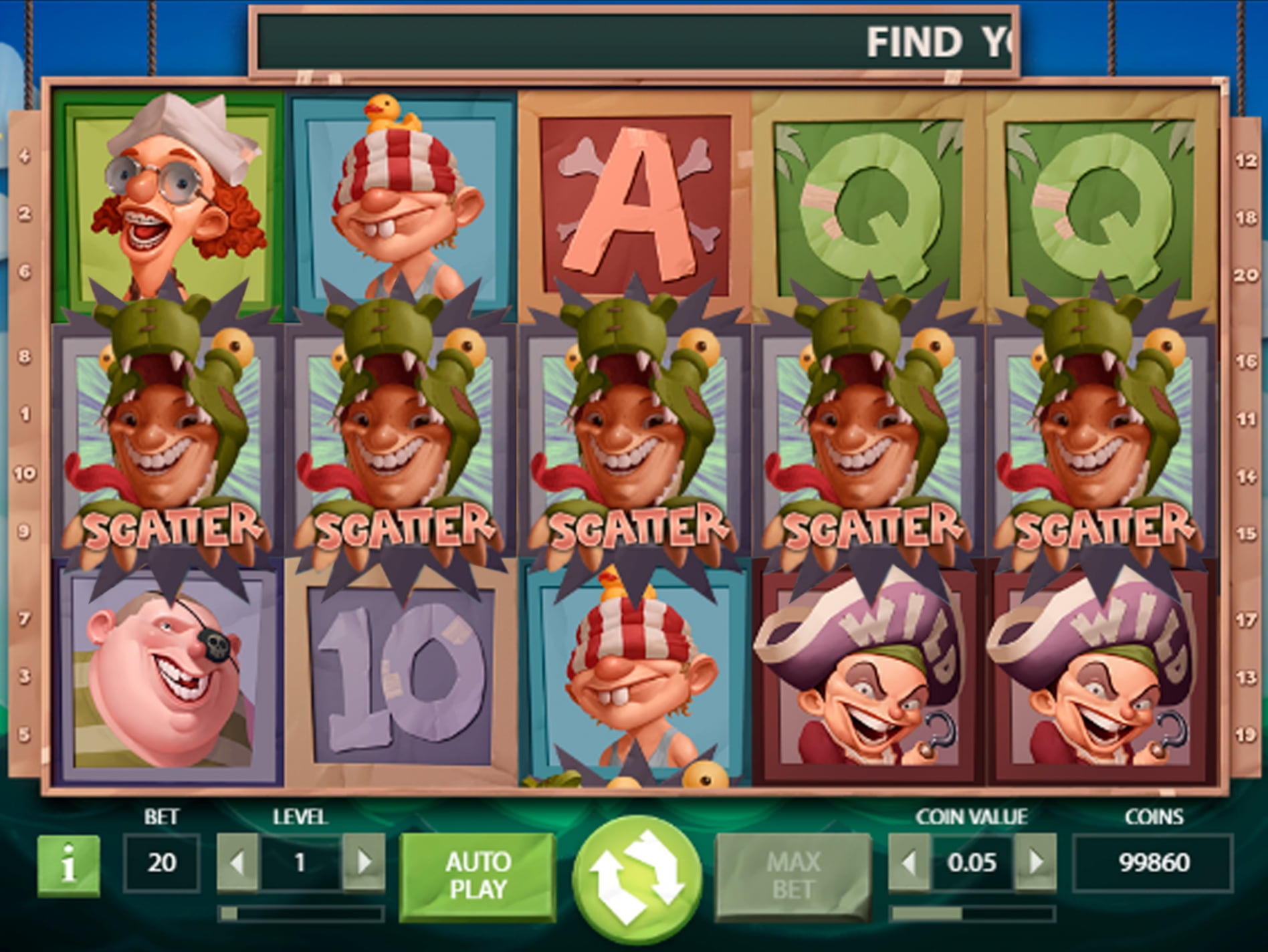The image size is (1268, 952).
Task: Show payline number 16
Action: (x=1246, y=362)
